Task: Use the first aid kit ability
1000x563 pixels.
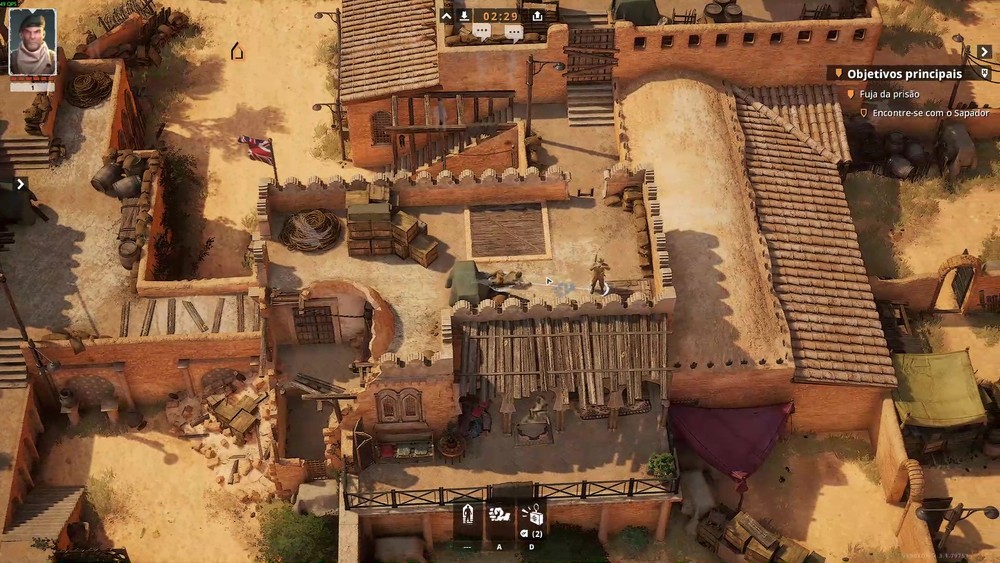Action: (533, 516)
